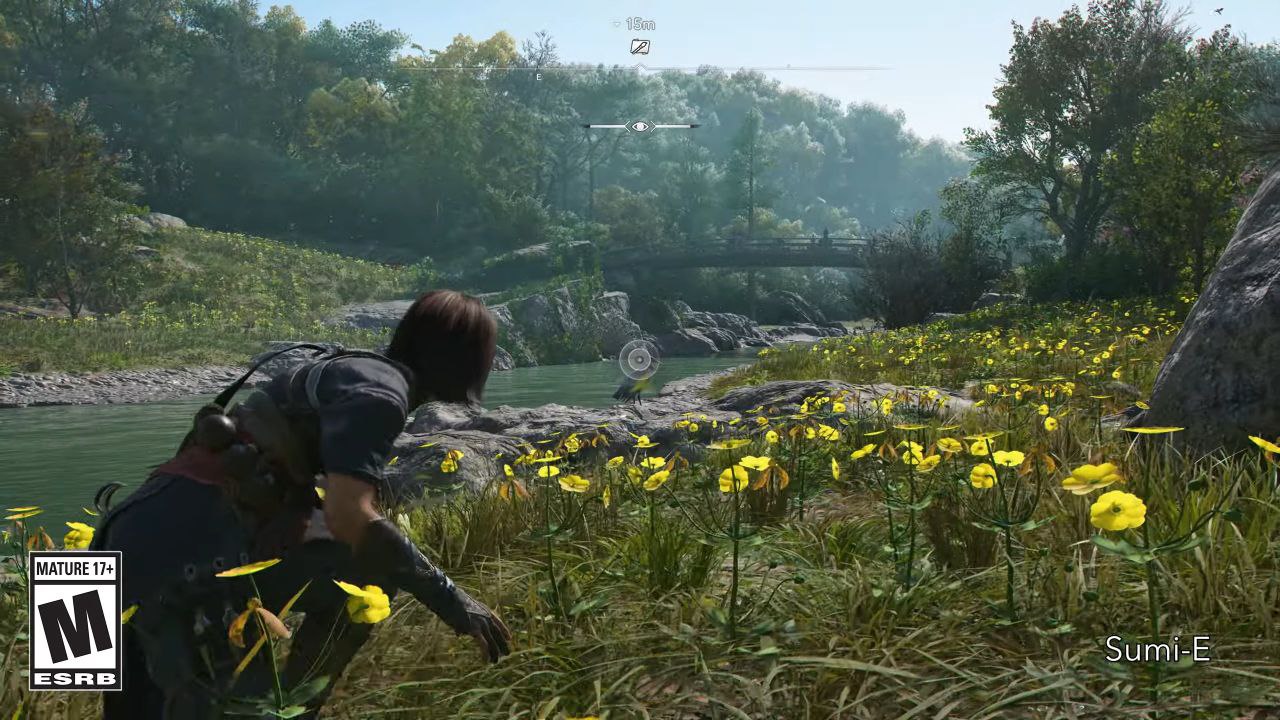This screenshot has height=720, width=1280.
Task: Select the eye stealth visibility indicator
Action: [640, 126]
